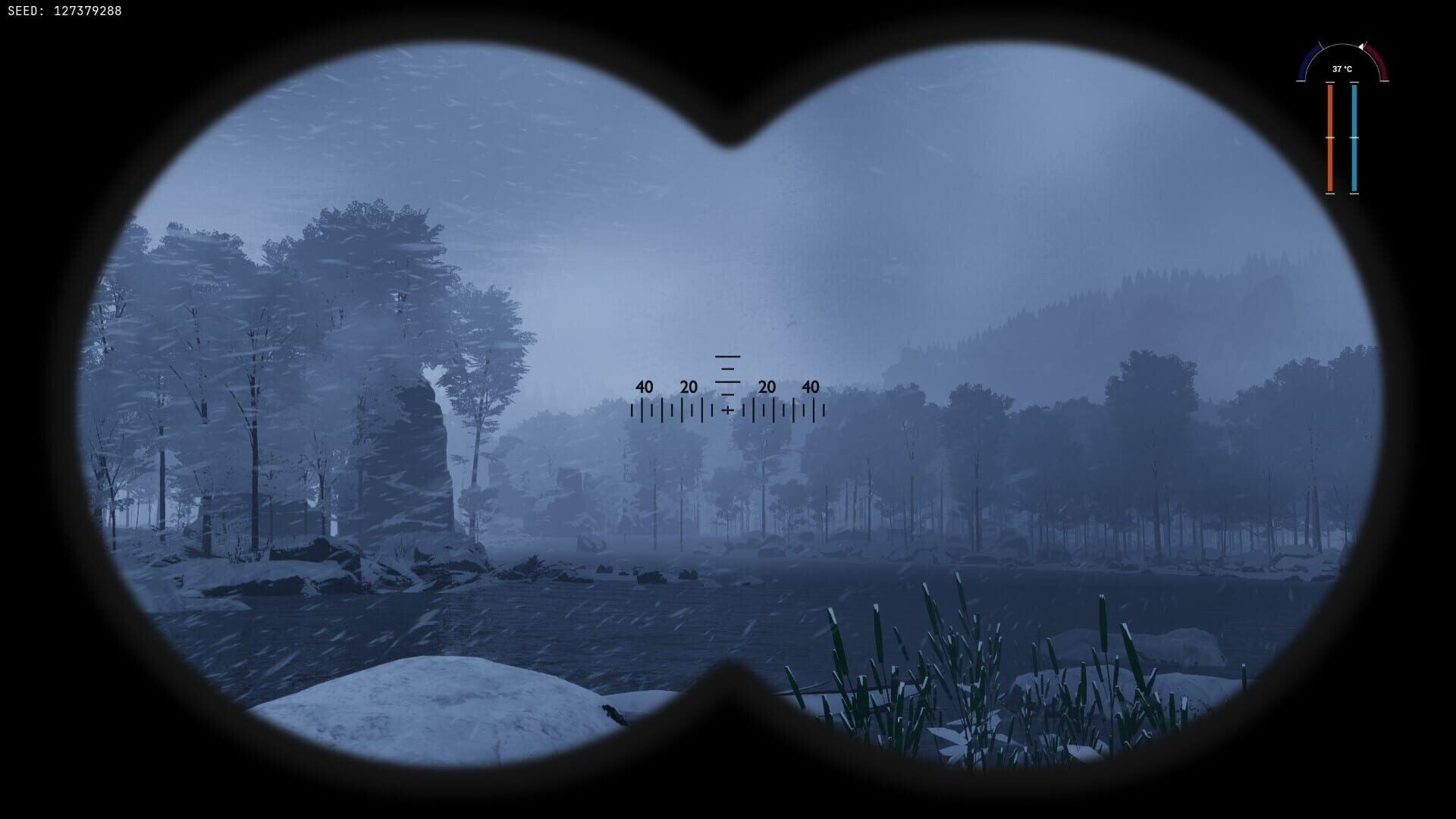Click the right 20 reticle label
Image resolution: width=1456 pixels, height=819 pixels.
click(x=765, y=388)
